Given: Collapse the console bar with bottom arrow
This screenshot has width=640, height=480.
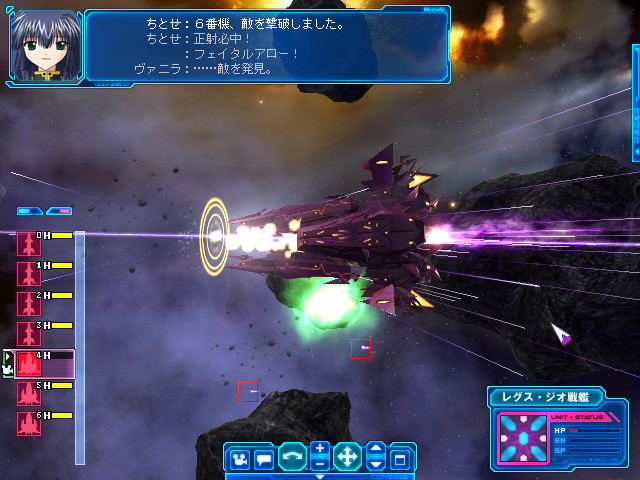Looking at the screenshot, I should coord(318,477).
